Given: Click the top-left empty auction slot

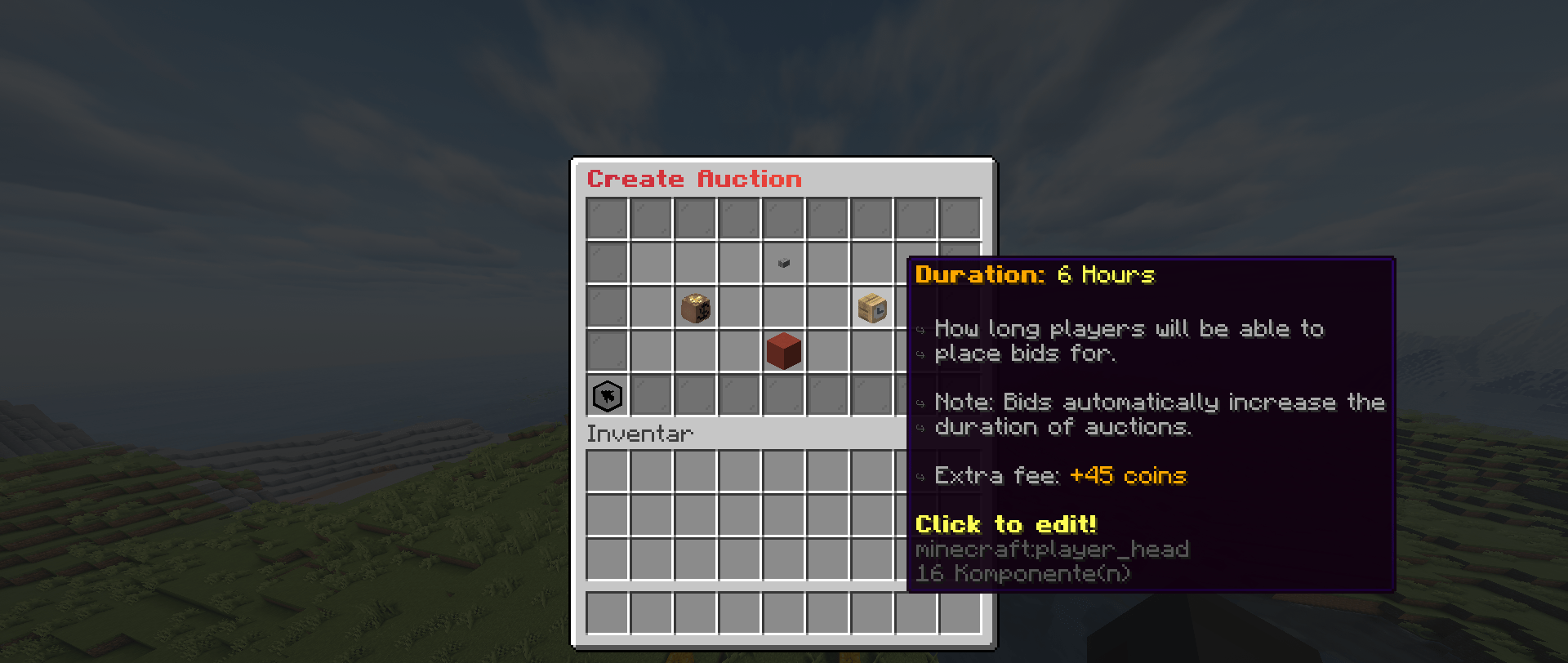Looking at the screenshot, I should tap(607, 218).
